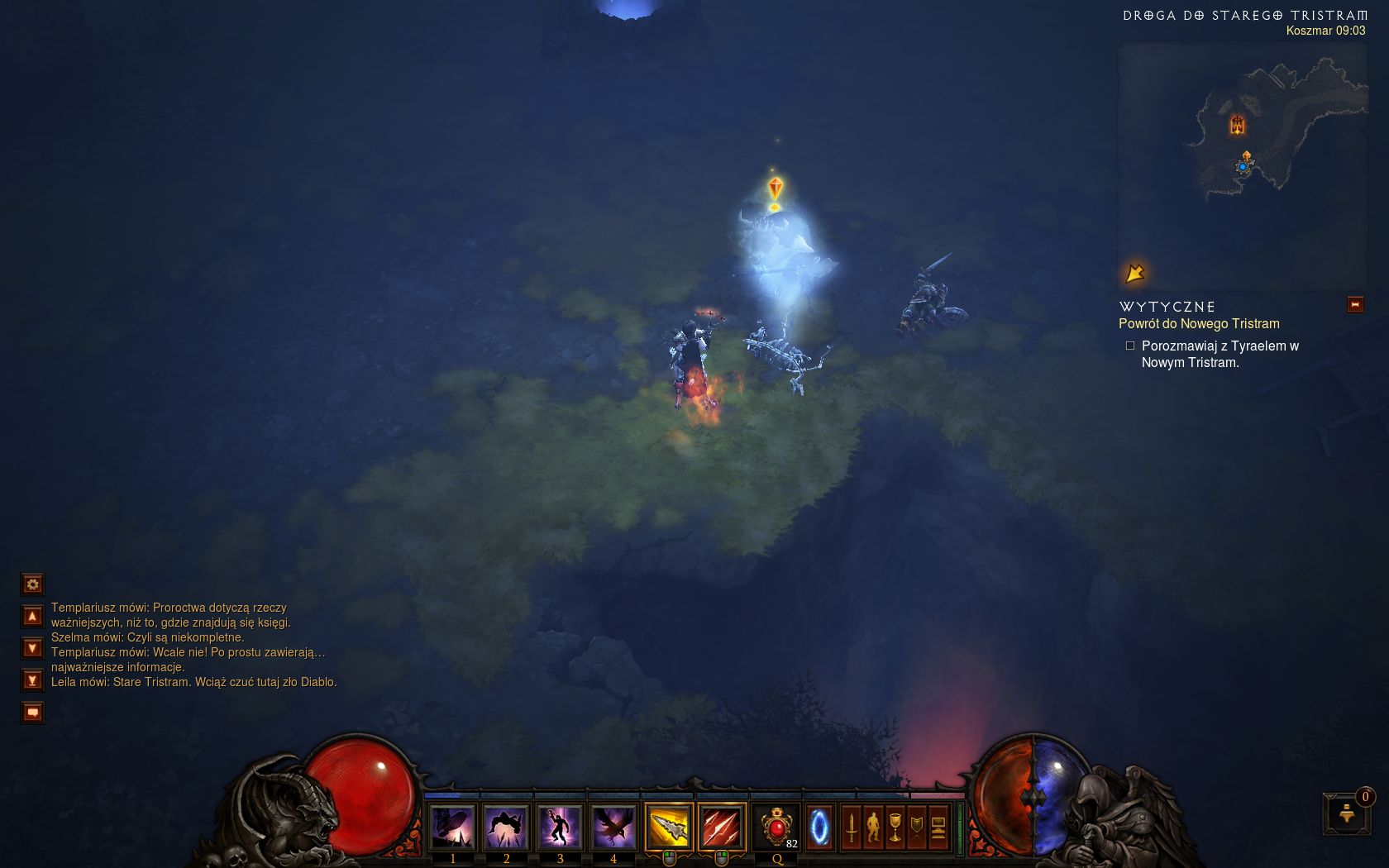Drink the red health potion
This screenshot has height=868, width=1389.
pos(777,827)
